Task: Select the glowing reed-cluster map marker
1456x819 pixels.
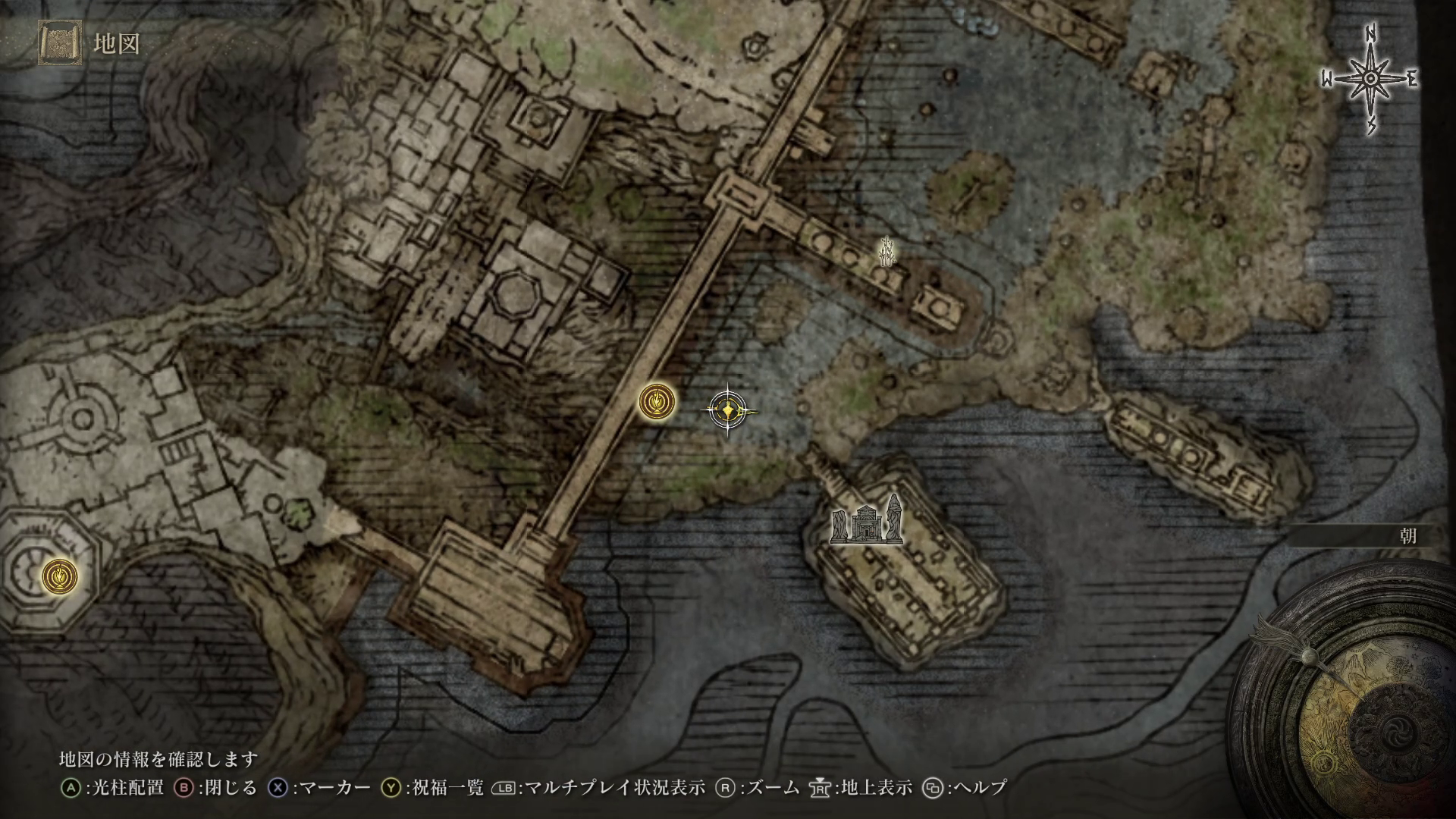Action: pos(887,252)
